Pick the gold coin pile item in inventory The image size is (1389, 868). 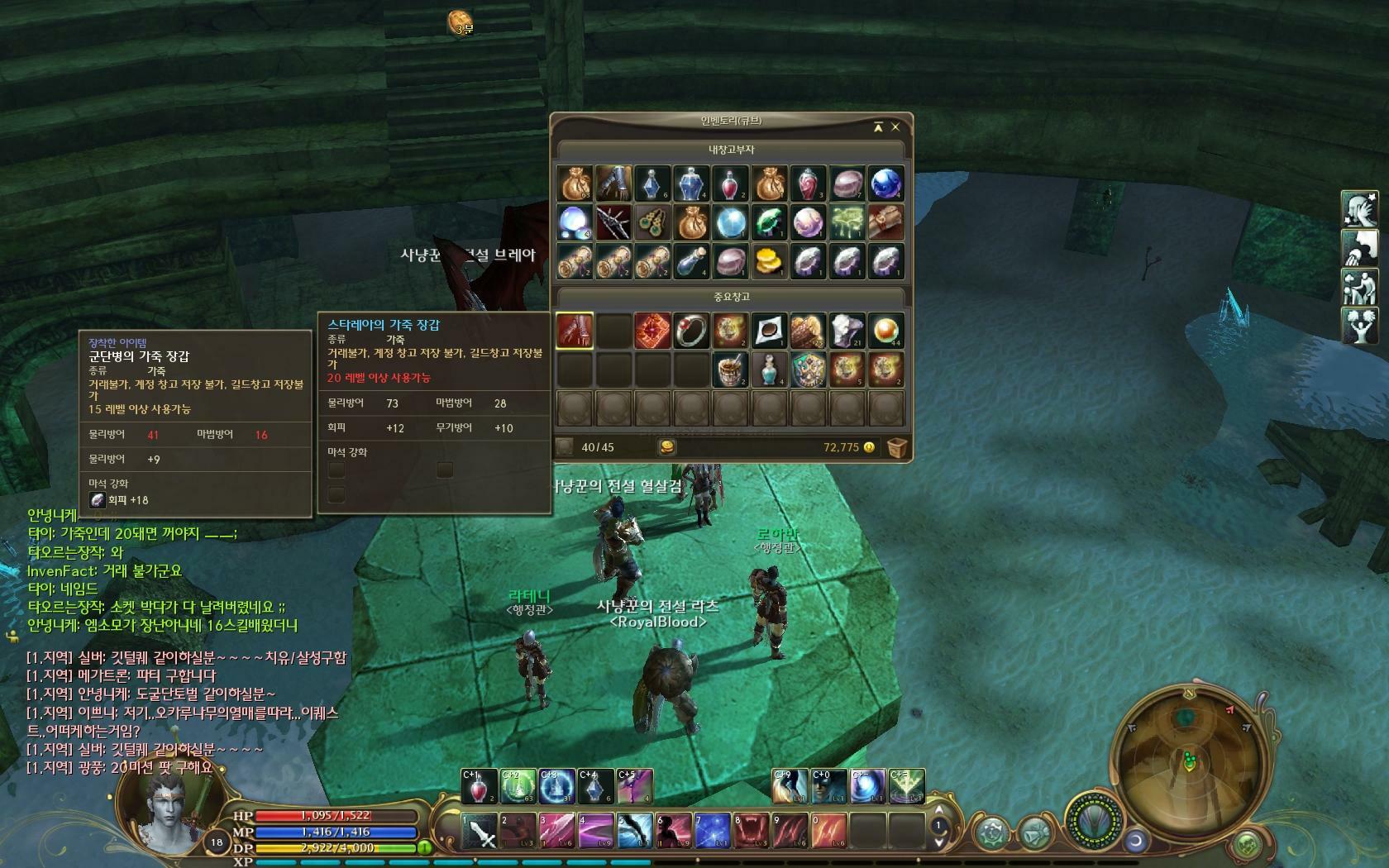pyautogui.click(x=769, y=261)
